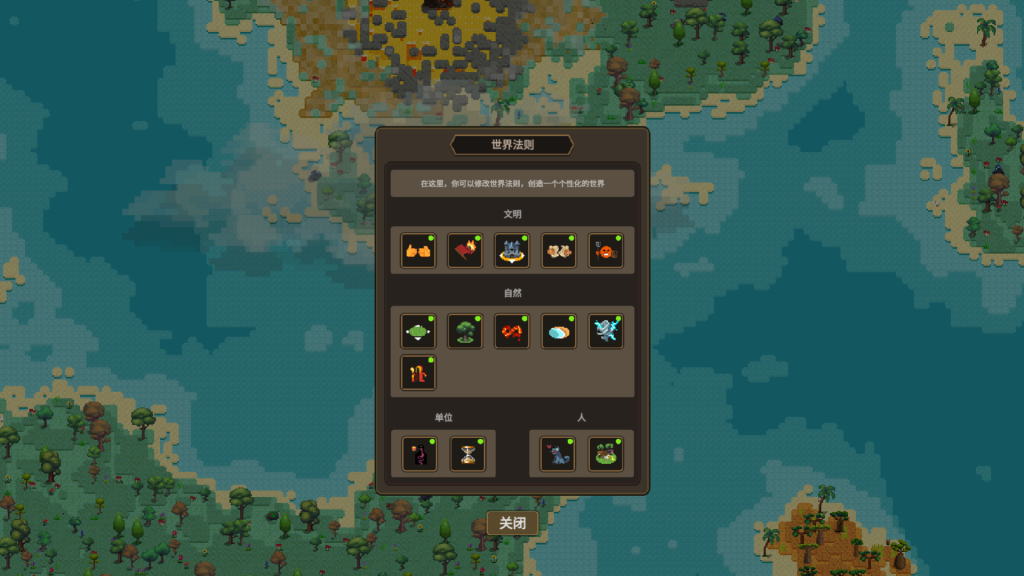The image size is (1024, 576).
Task: Toggle the blue and orange oval law
Action: pyautogui.click(x=559, y=331)
